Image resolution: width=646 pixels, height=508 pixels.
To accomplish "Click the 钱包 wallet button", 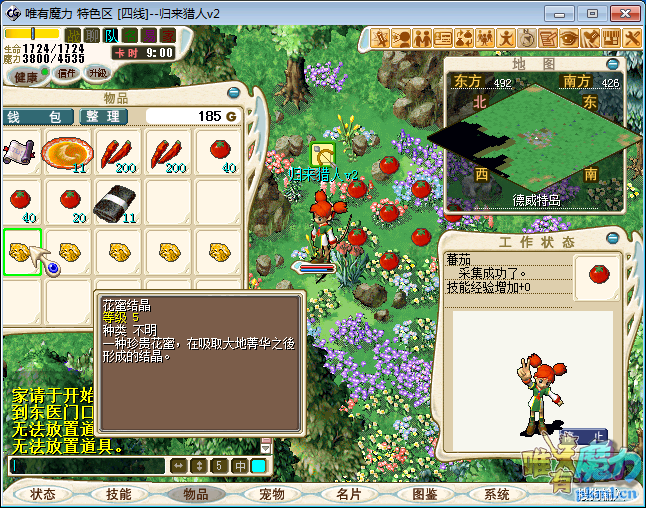I will click(36, 117).
